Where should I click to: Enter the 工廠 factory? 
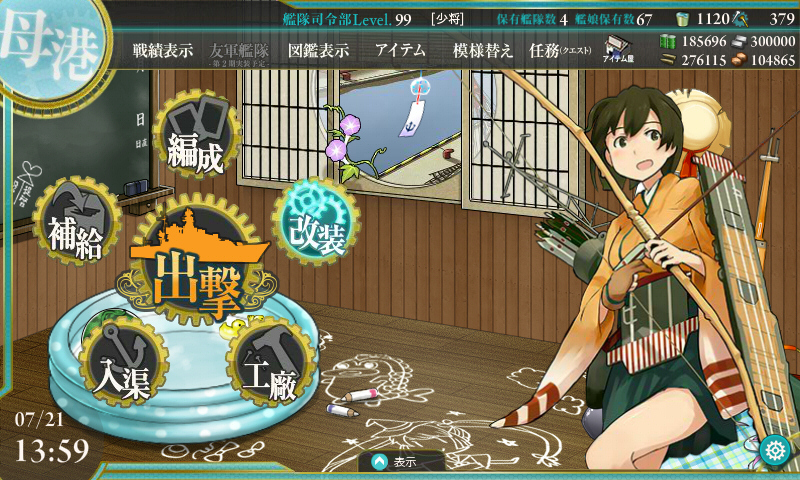point(268,370)
